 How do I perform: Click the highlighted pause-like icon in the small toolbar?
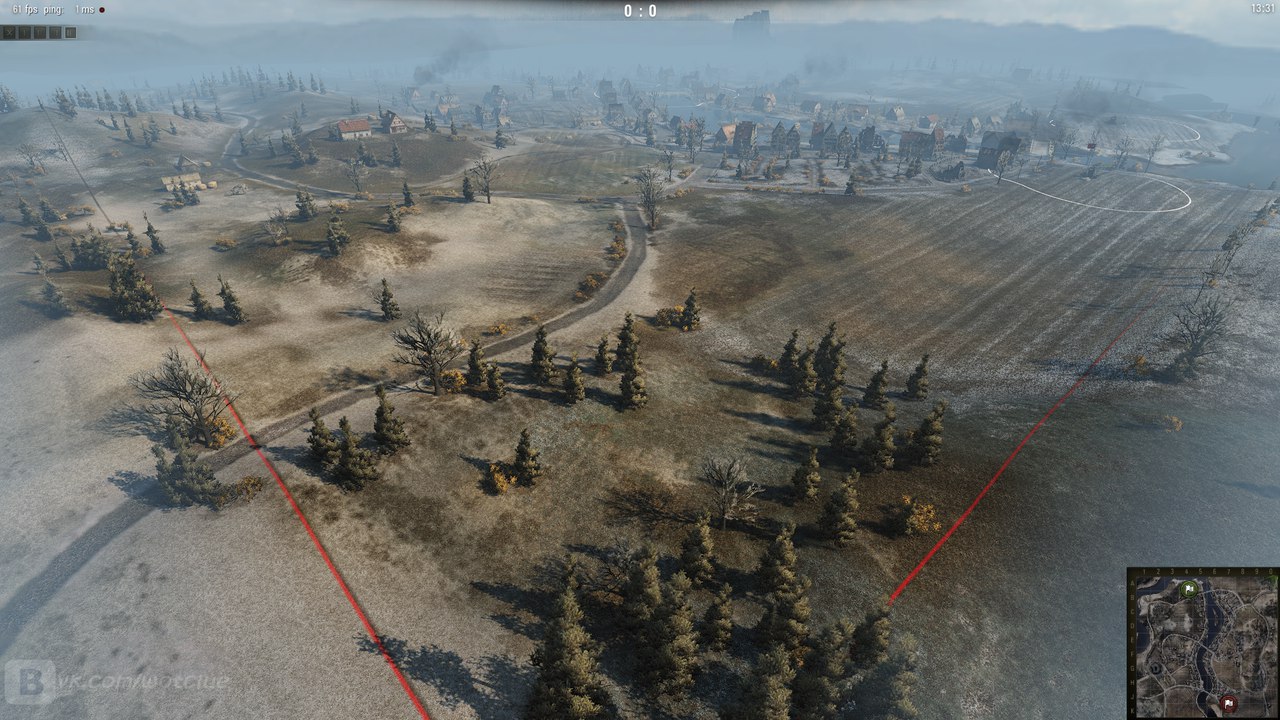click(71, 33)
